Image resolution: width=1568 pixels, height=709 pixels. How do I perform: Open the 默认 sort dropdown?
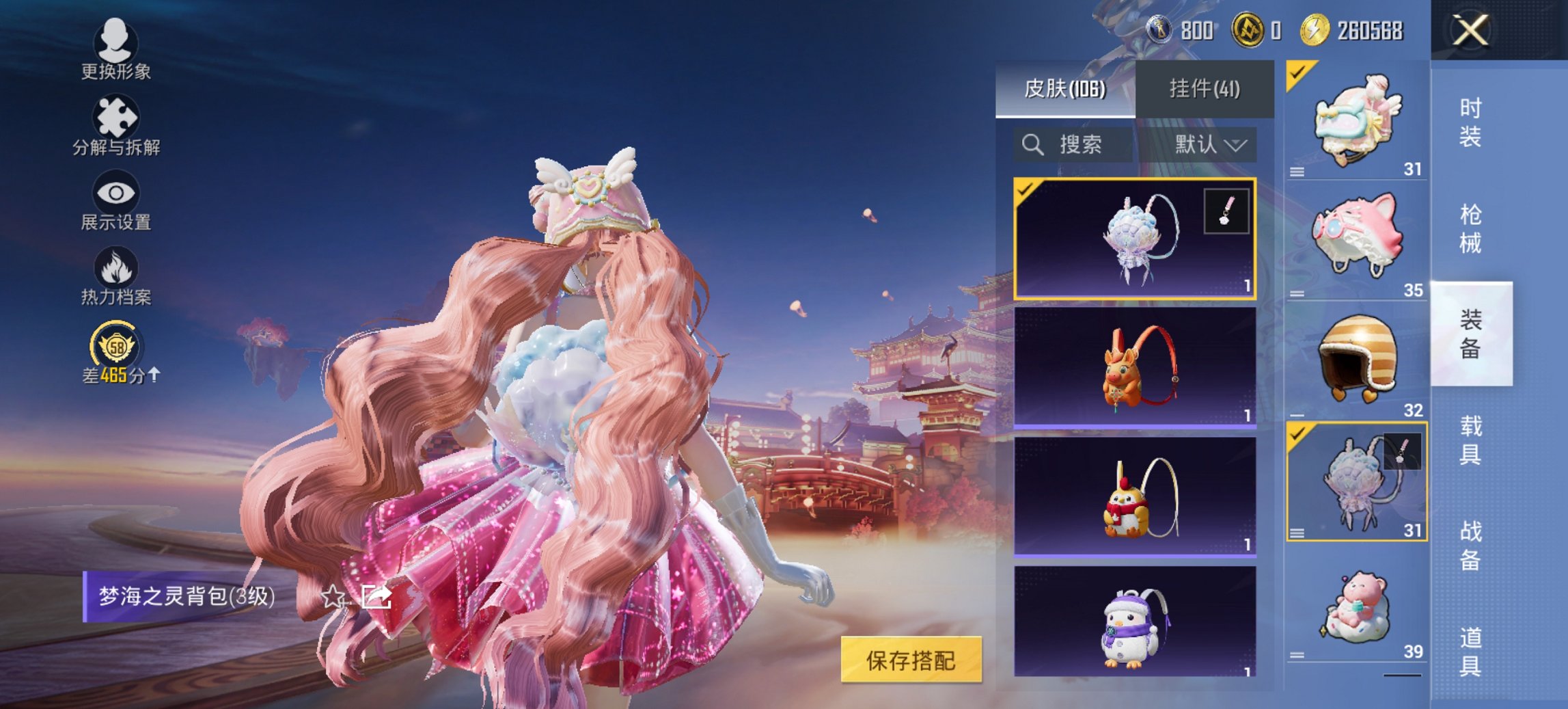pos(1213,145)
